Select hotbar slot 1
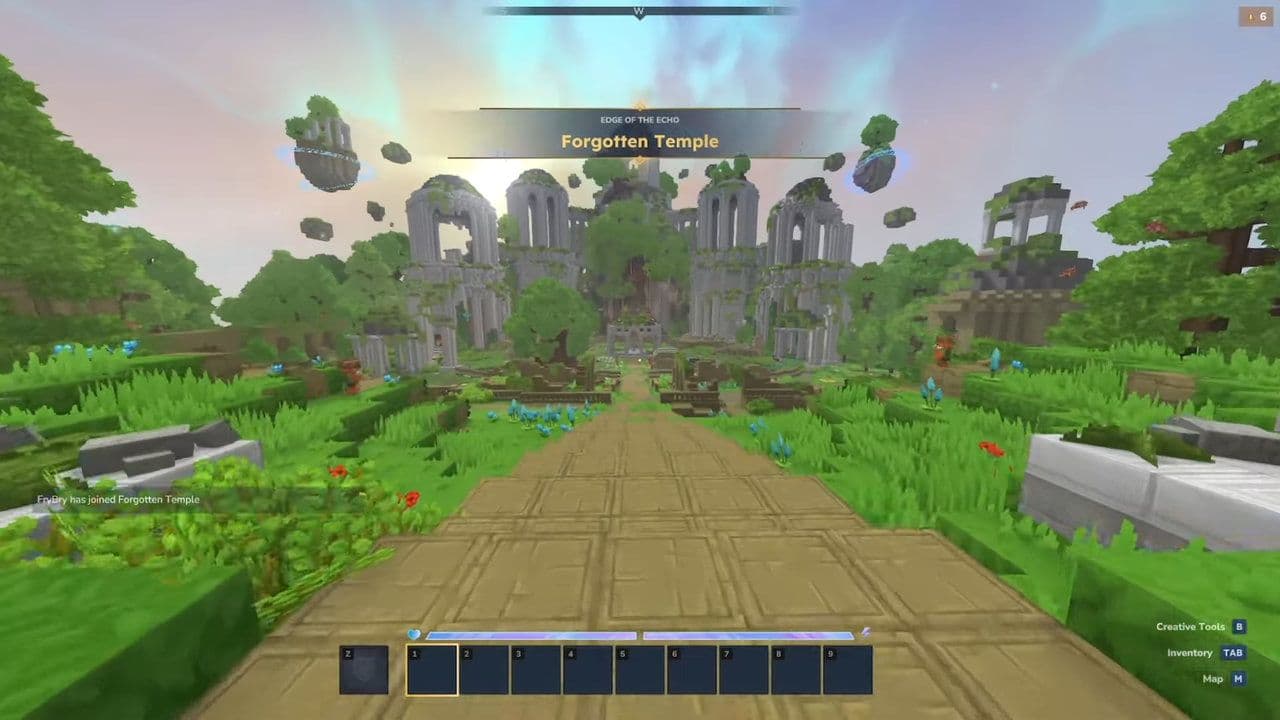1280x720 pixels. [431, 668]
